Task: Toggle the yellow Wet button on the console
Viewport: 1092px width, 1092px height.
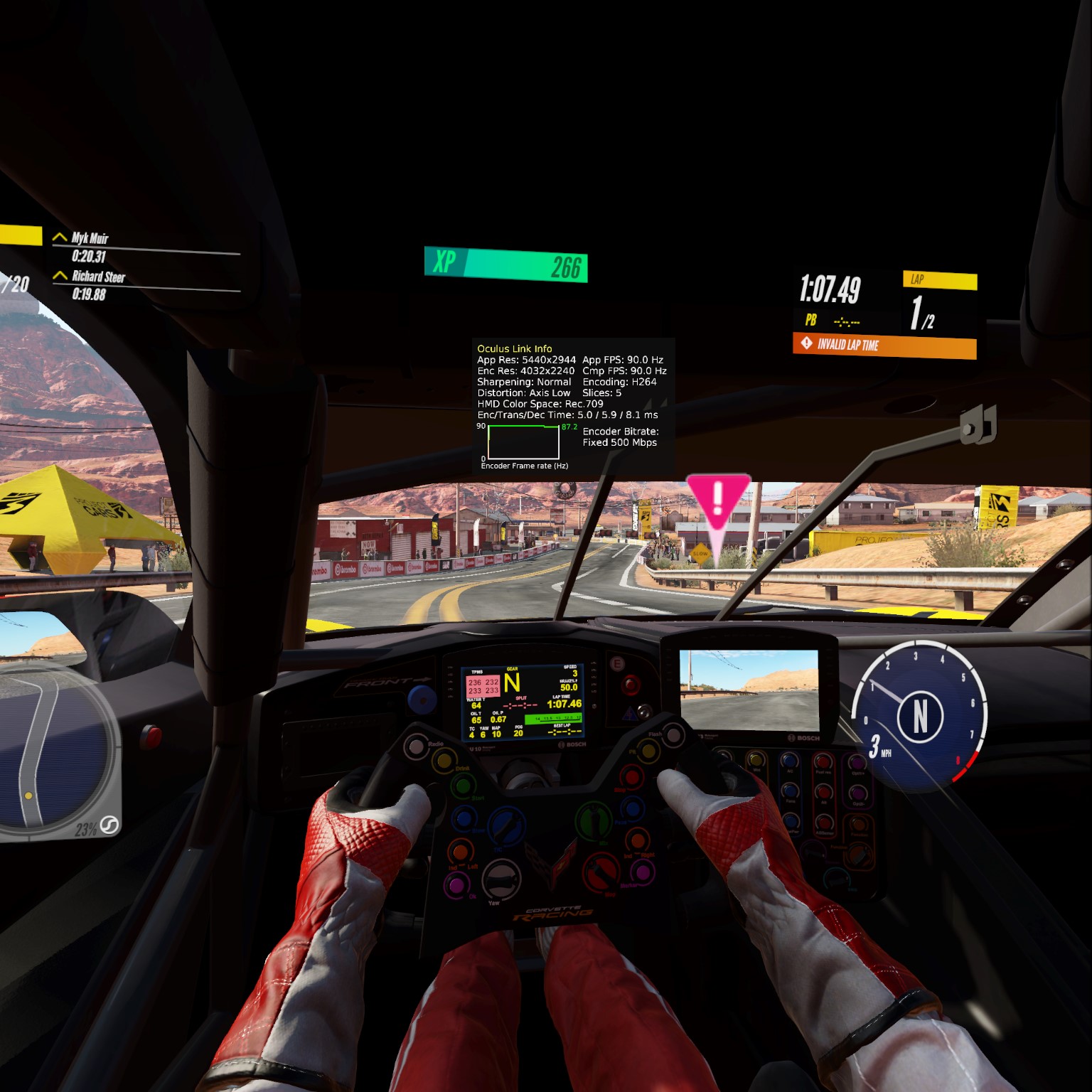Action: pos(755,761)
